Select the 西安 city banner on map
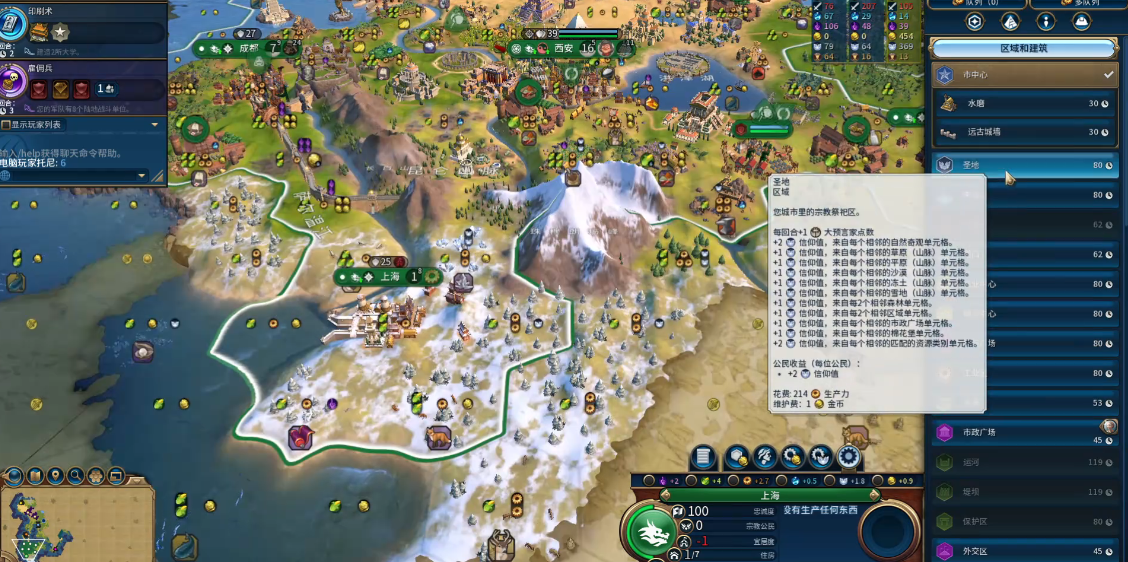The image size is (1128, 562). pyautogui.click(x=563, y=48)
